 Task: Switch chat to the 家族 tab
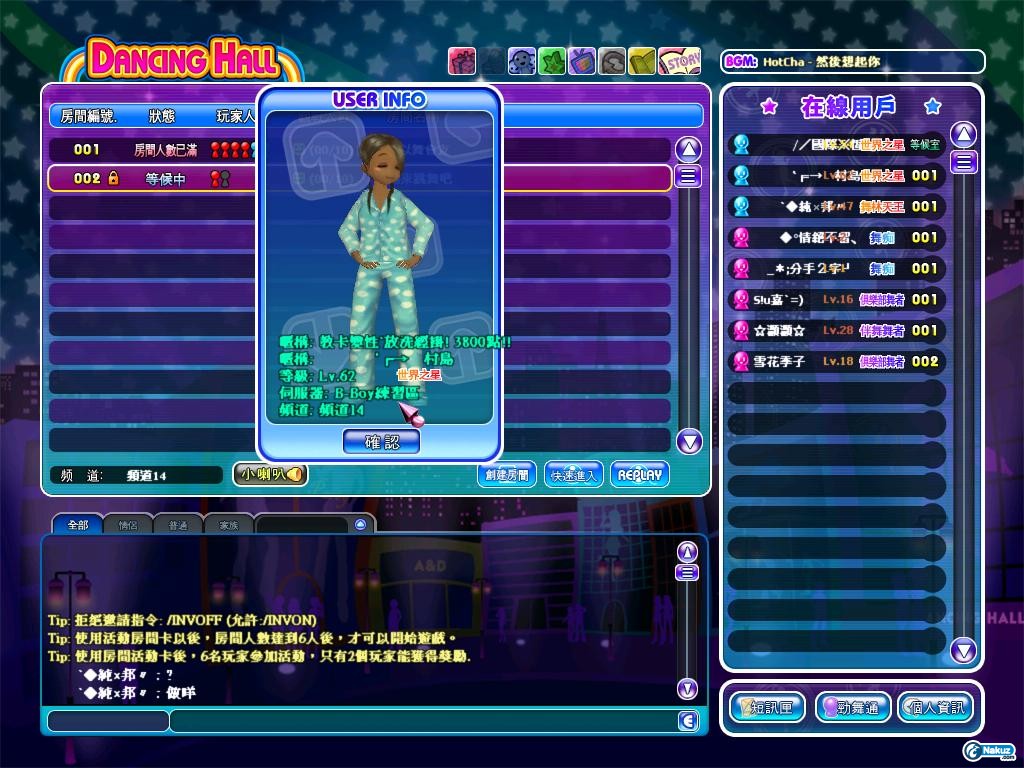coord(229,524)
